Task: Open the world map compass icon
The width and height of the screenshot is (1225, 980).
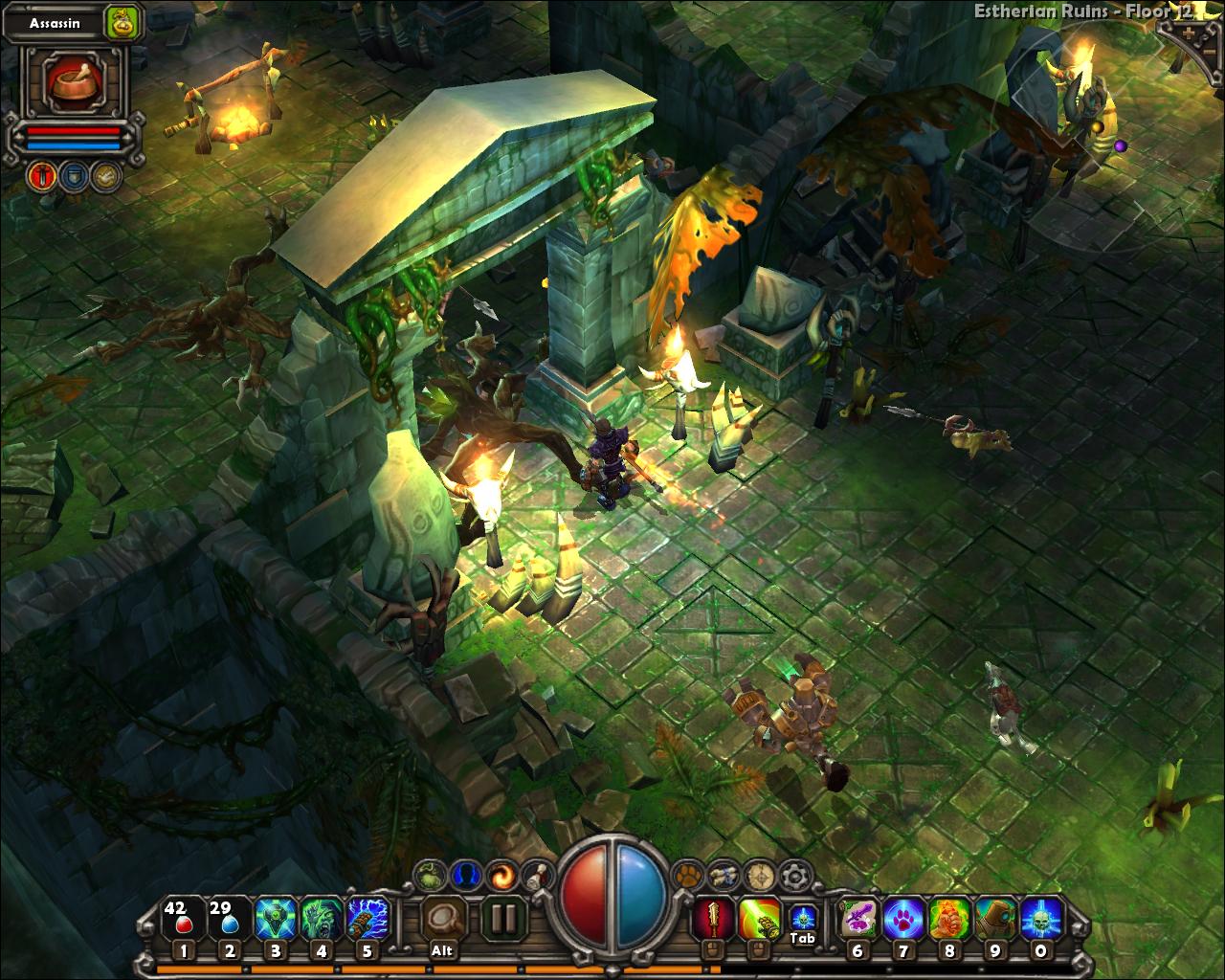Action: 758,876
